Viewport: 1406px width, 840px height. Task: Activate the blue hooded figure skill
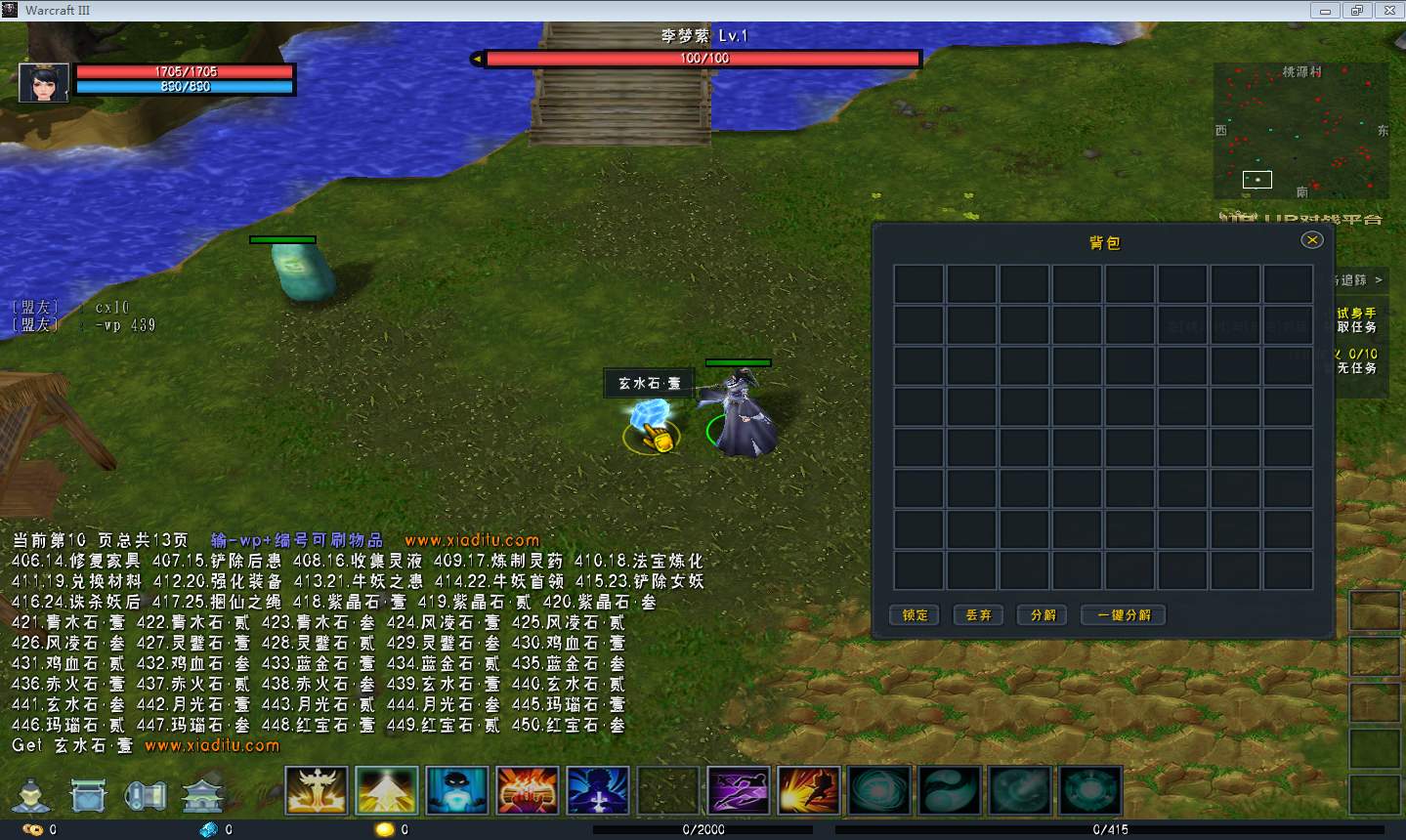click(x=457, y=791)
